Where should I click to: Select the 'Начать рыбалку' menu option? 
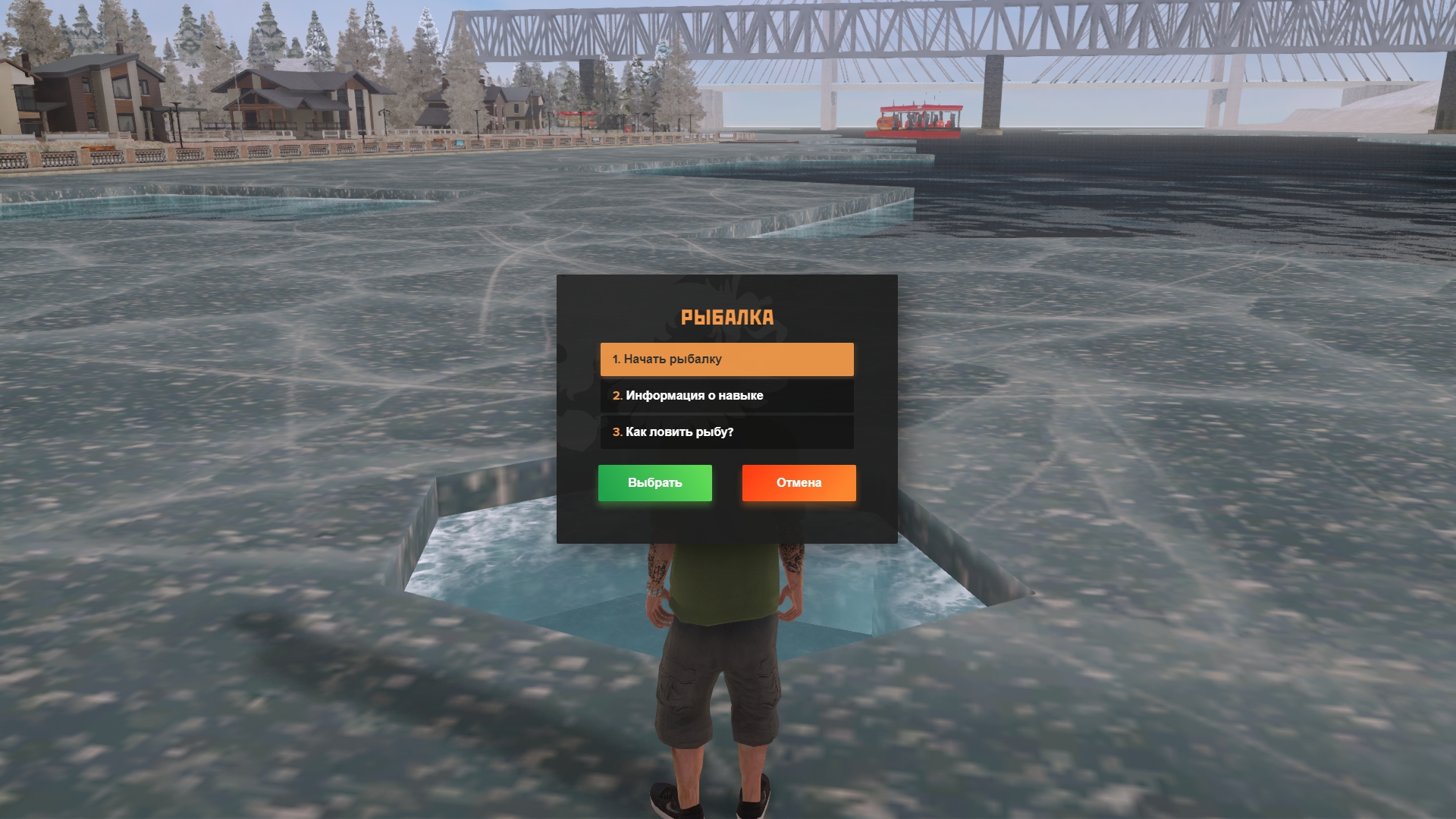click(x=726, y=359)
